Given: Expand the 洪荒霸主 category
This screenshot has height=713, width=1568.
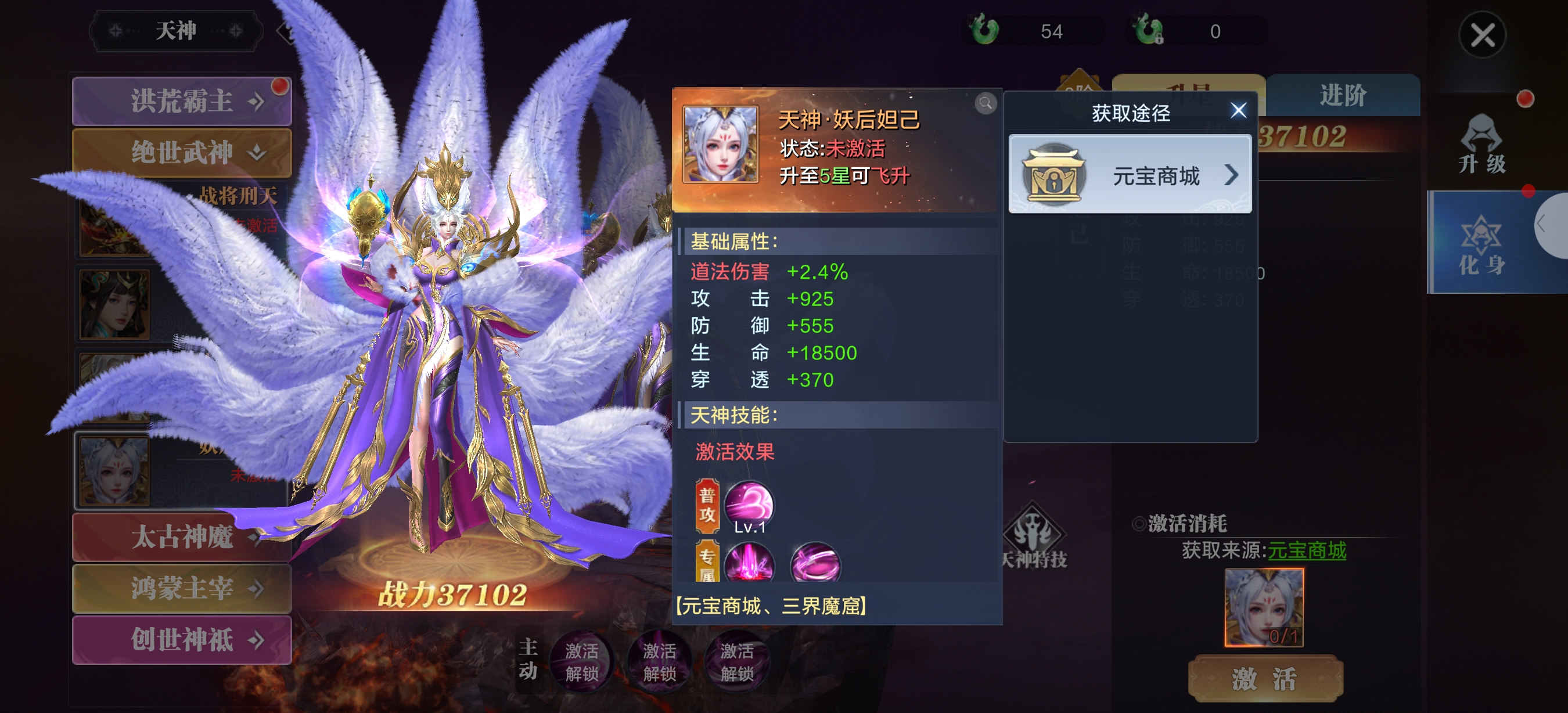Looking at the screenshot, I should click(181, 101).
